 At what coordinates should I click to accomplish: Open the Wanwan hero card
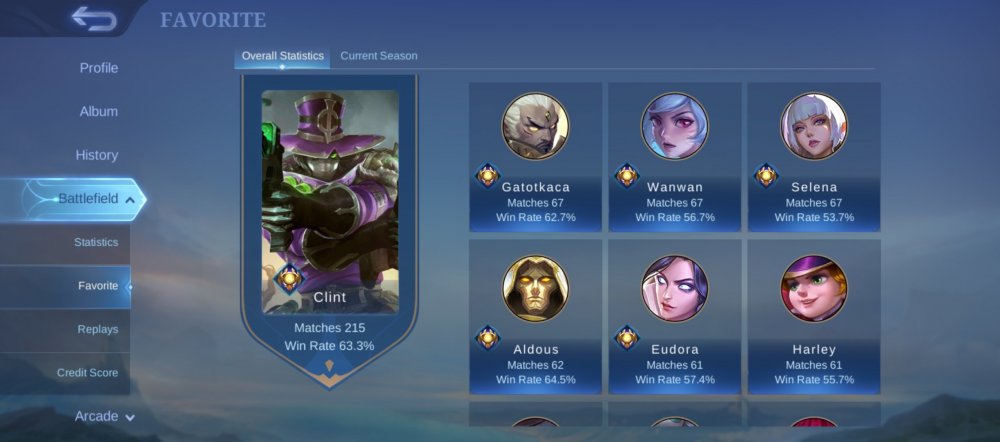click(x=675, y=157)
